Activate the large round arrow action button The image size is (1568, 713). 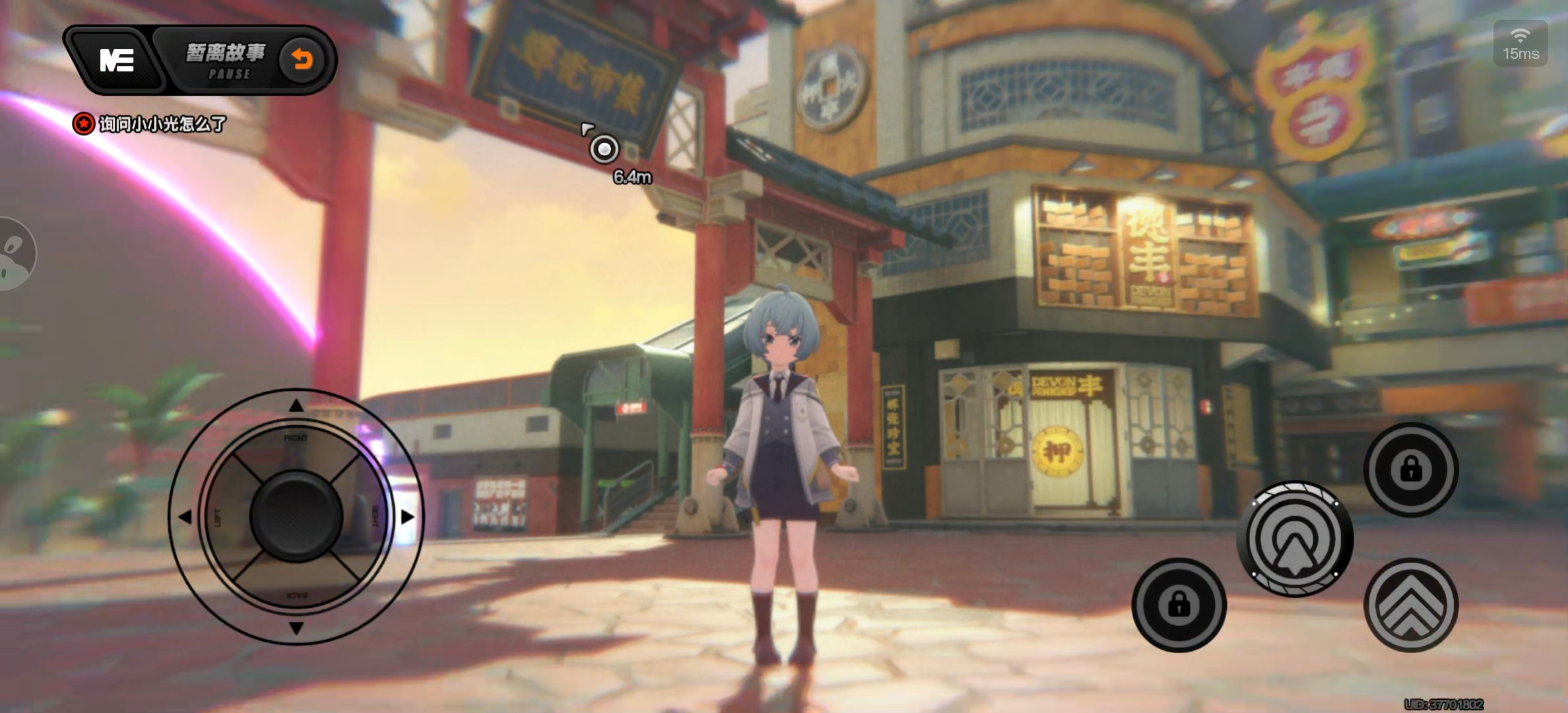click(x=1295, y=539)
